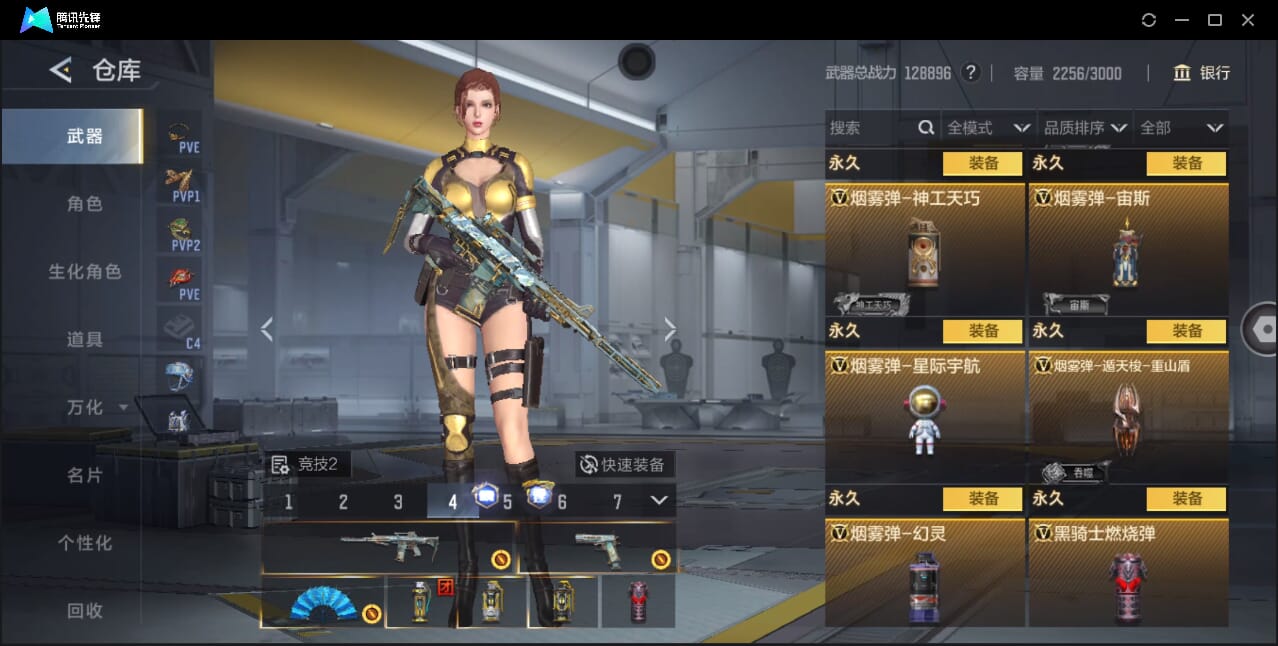The image size is (1278, 646).
Task: Open the 回收 section
Action: click(x=84, y=611)
